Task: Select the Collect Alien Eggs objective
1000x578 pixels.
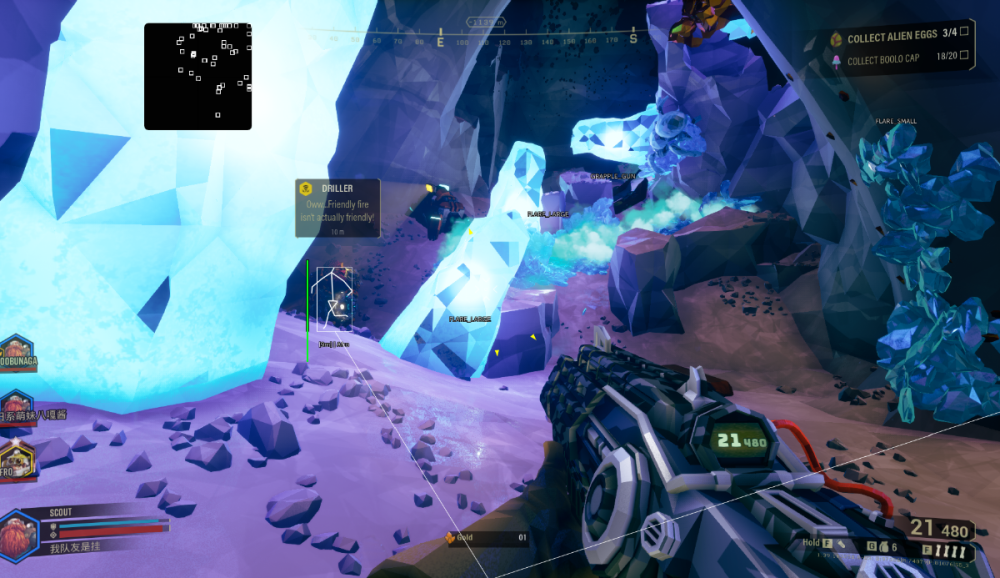Action: (892, 38)
